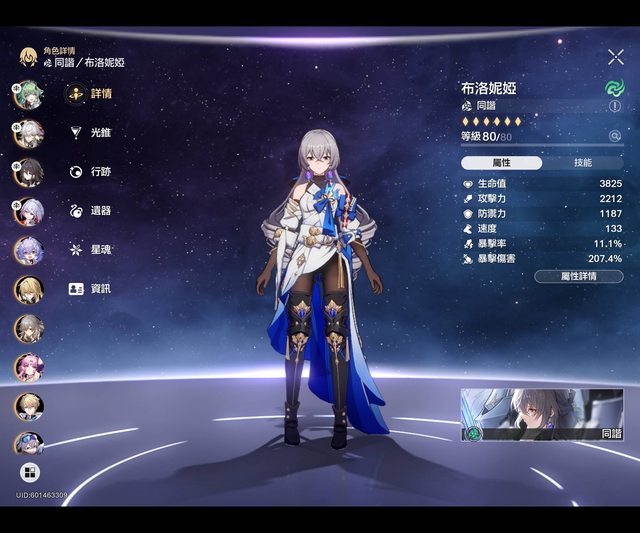This screenshot has width=640, height=533.
Task: Select the dark-haired character portrait
Action: (28, 172)
